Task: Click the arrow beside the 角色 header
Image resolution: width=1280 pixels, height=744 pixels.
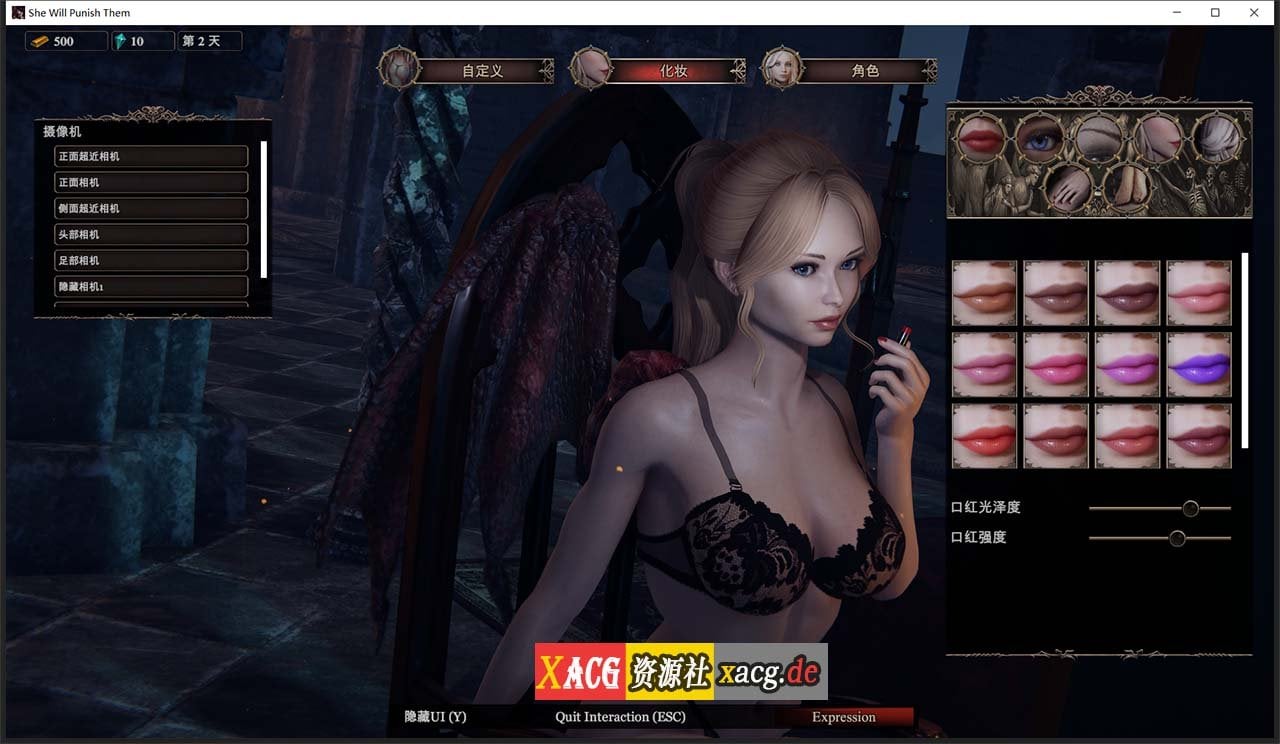Action: (928, 71)
